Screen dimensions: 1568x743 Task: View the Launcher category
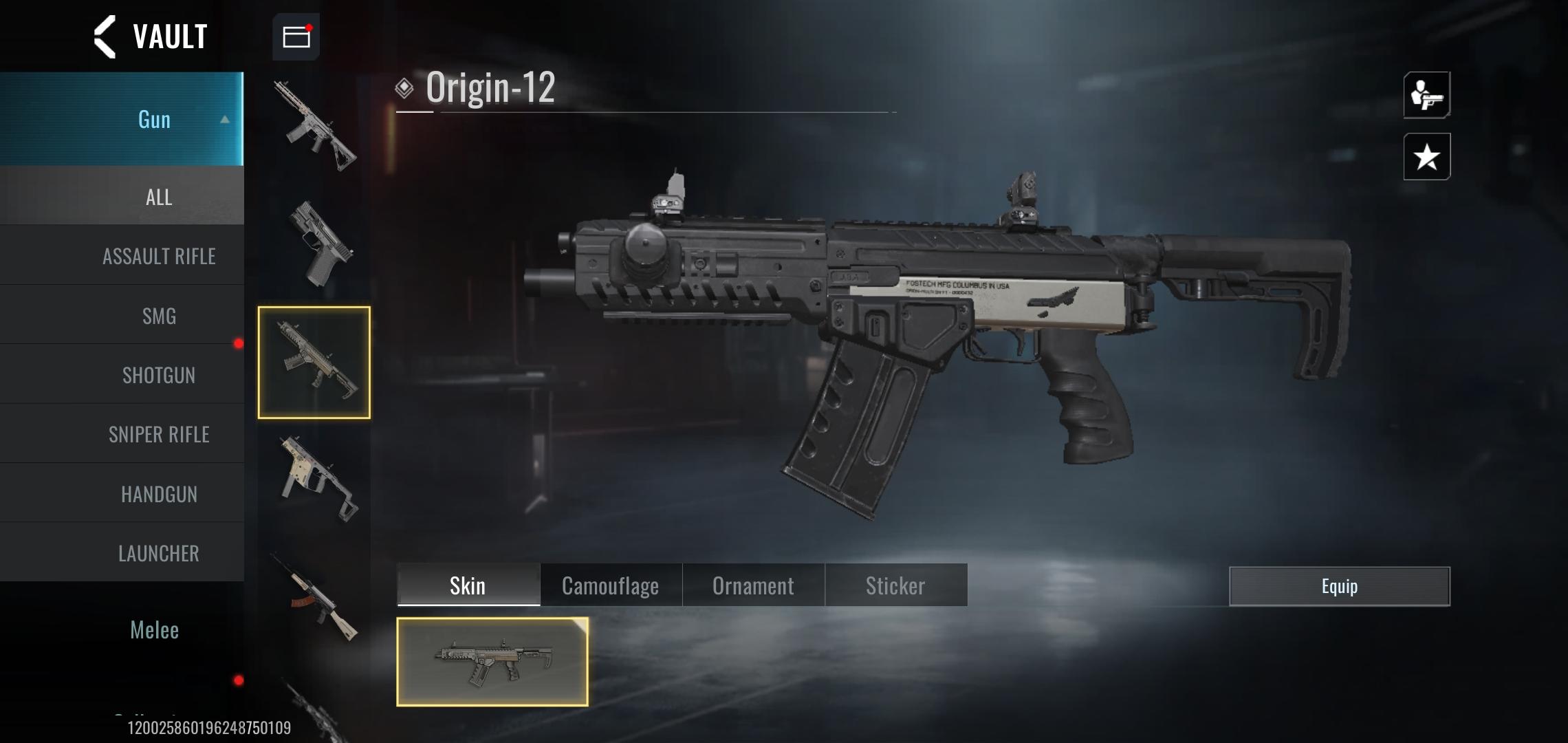159,553
